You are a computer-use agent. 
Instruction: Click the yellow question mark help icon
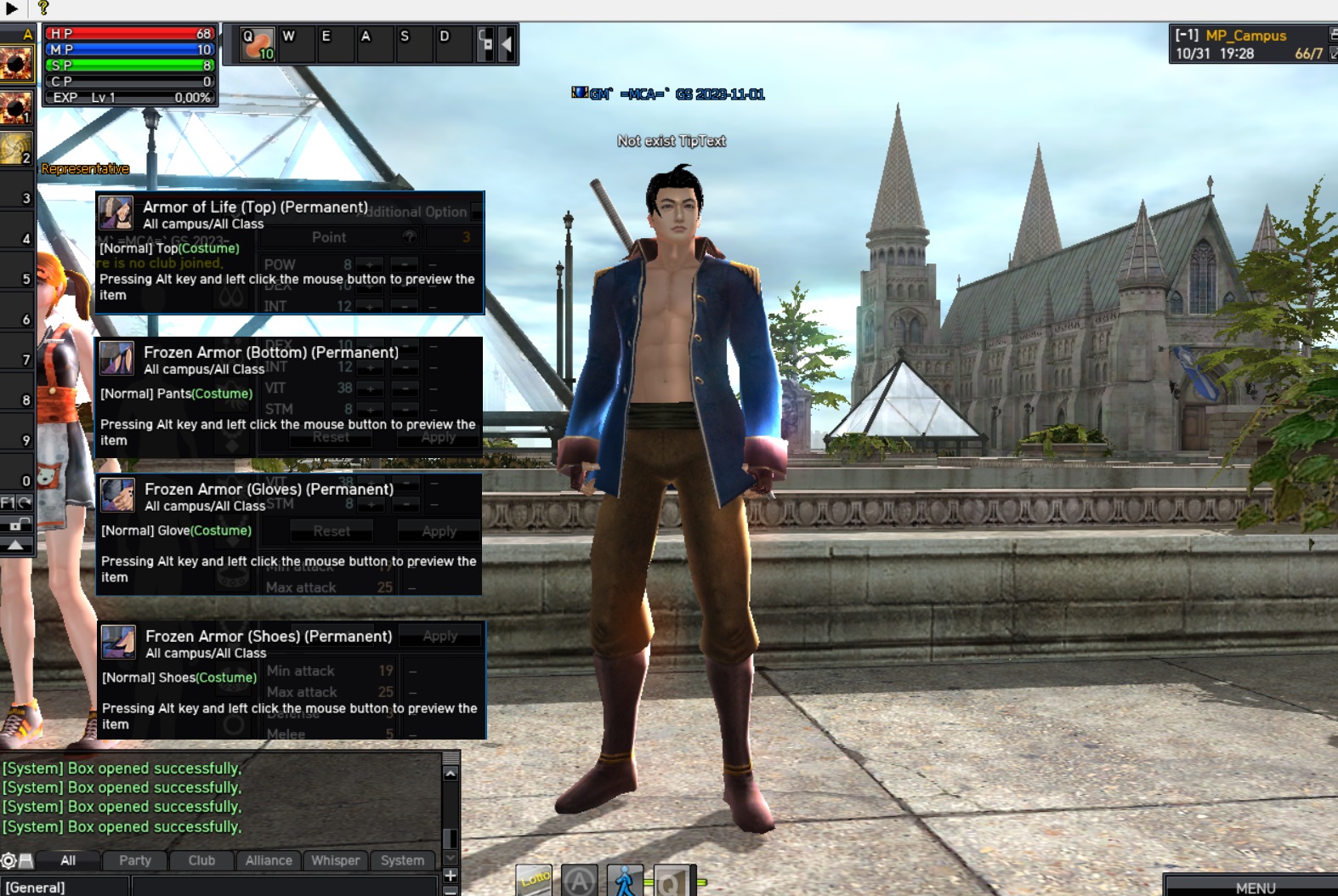point(43,9)
